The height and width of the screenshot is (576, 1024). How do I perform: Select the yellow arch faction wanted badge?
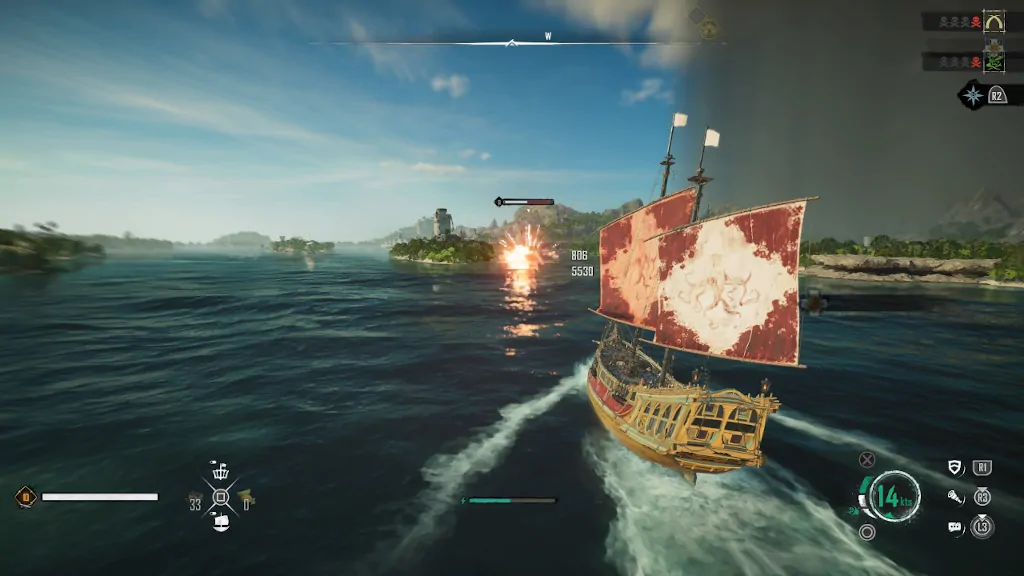coord(993,21)
